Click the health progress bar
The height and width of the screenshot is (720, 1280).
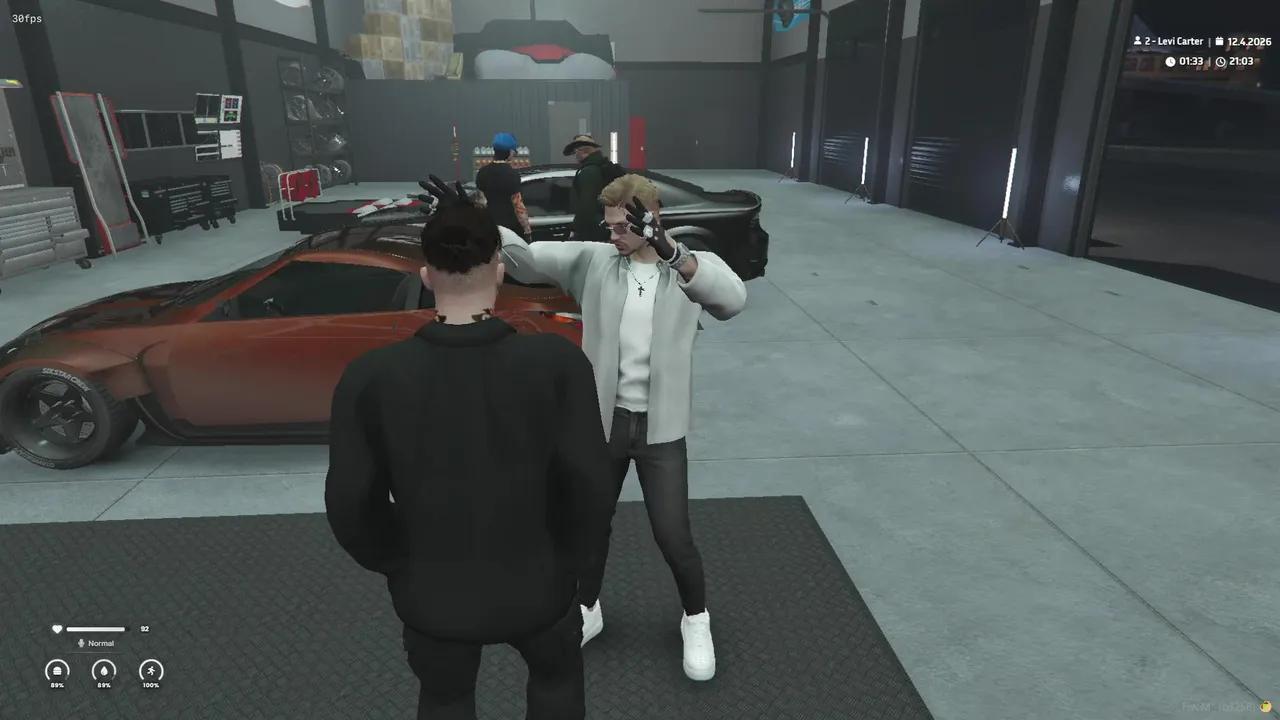(96, 630)
